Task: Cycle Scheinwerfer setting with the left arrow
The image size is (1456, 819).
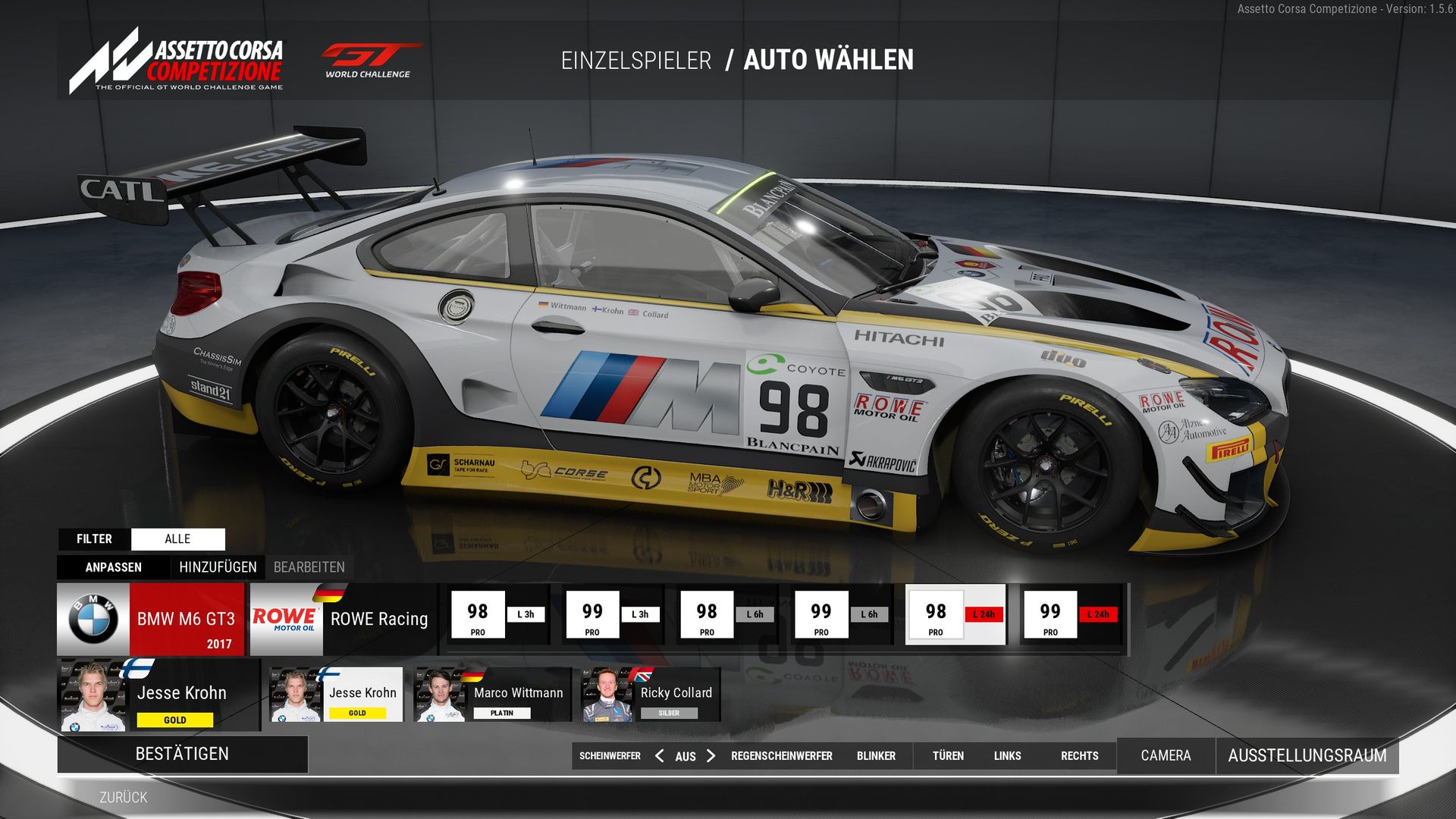Action: (x=660, y=755)
